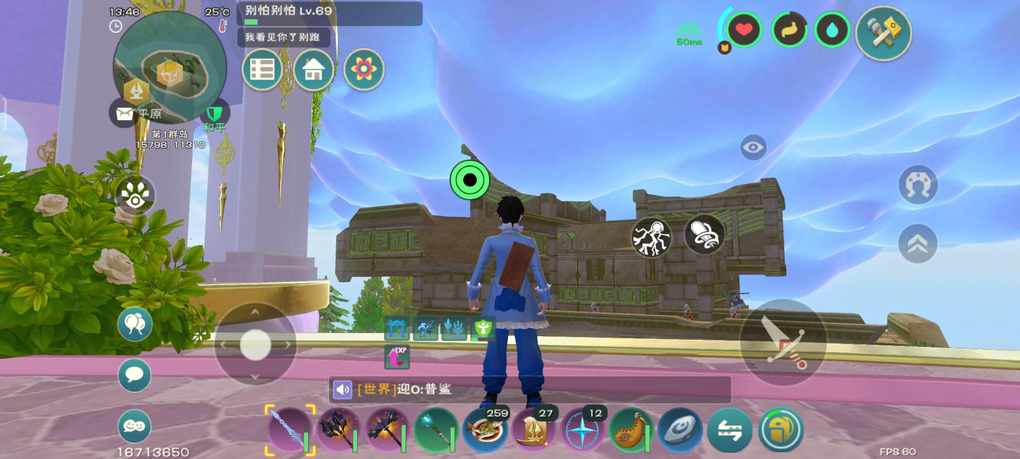Open the backpack inventory button
This screenshot has height=459, width=1020.
point(780,430)
